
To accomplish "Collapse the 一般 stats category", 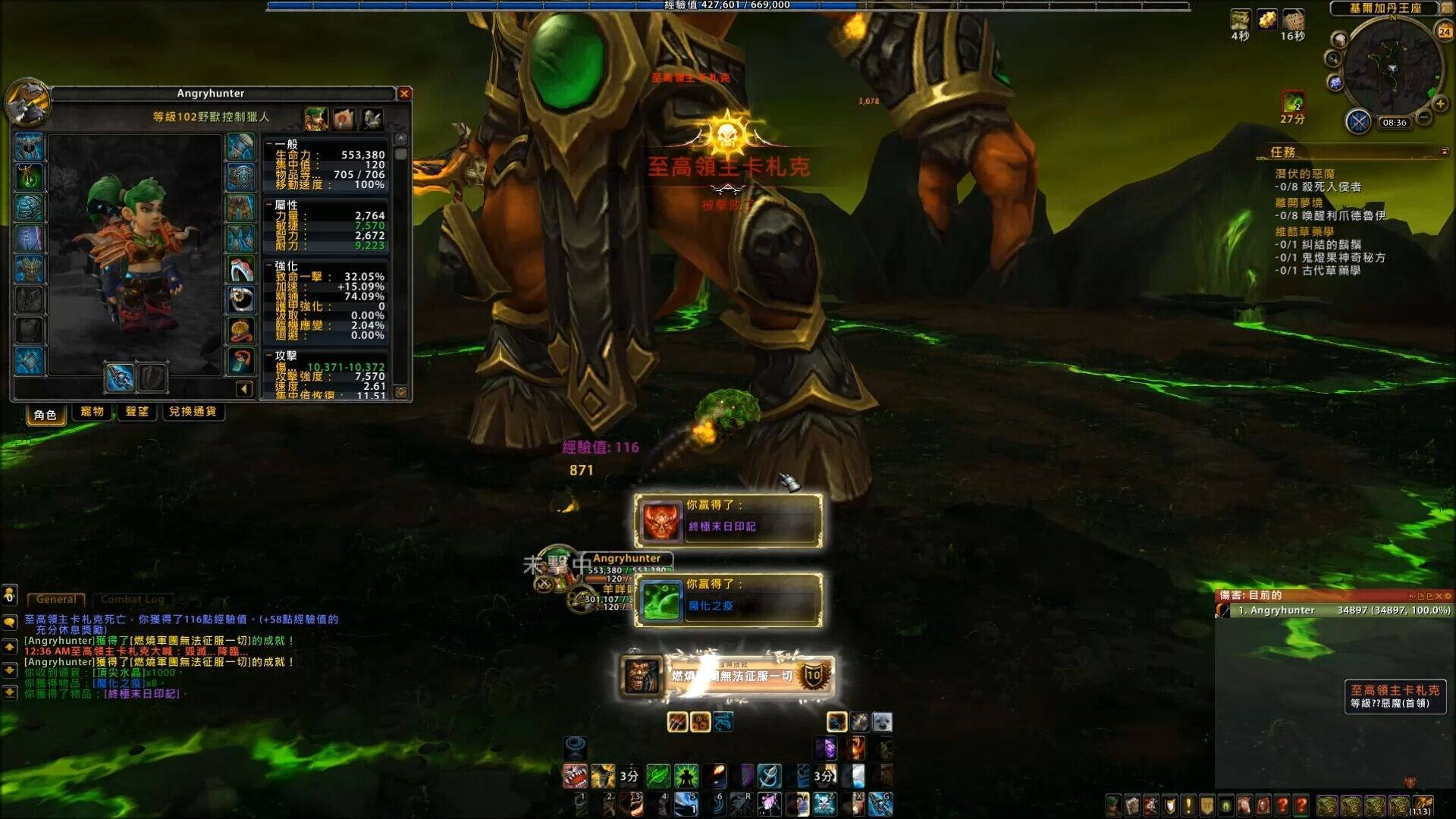I will pos(269,144).
